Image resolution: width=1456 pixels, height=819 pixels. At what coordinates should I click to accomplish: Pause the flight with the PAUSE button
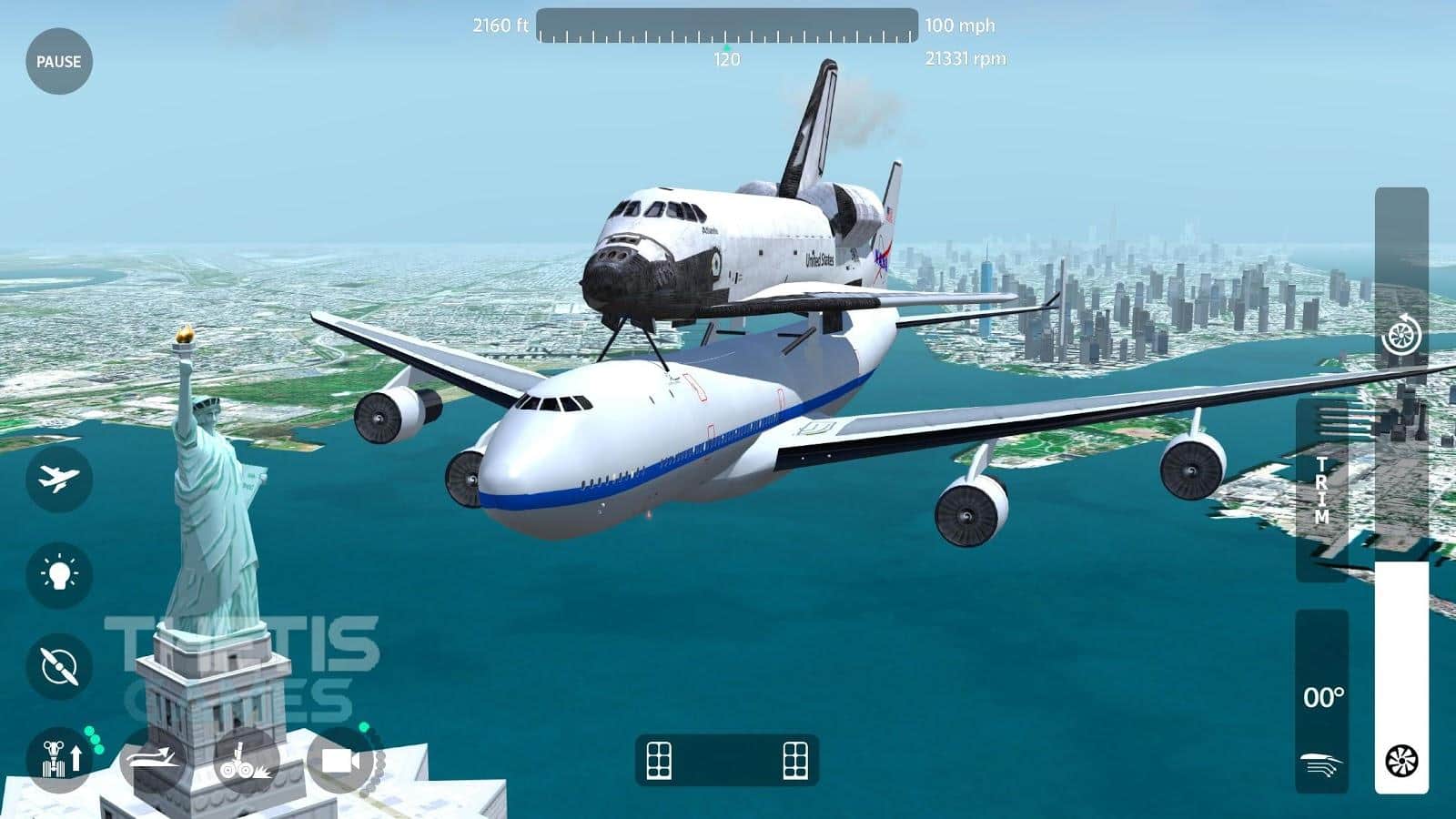point(59,62)
